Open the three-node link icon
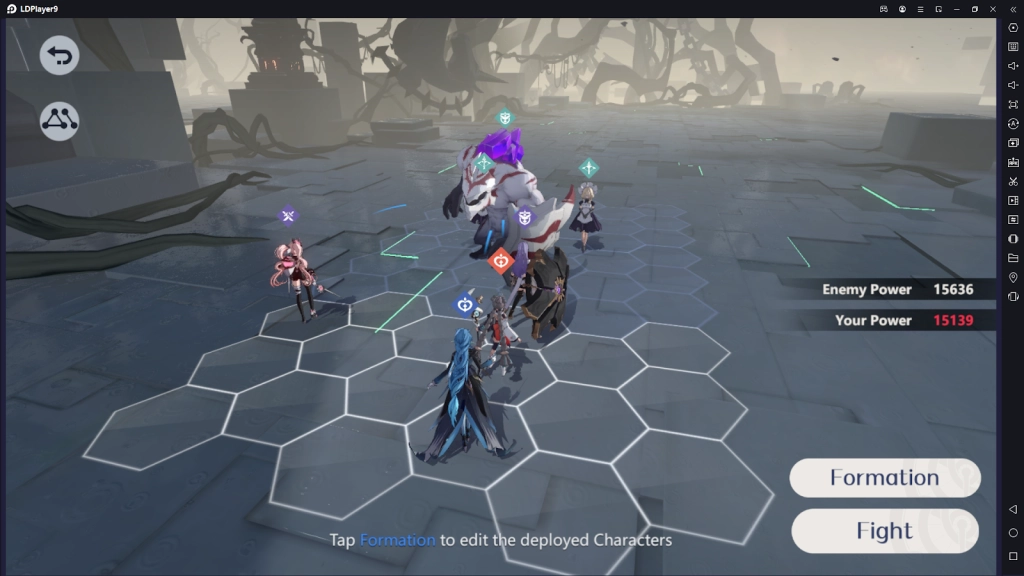The image size is (1024, 576). pos(59,121)
